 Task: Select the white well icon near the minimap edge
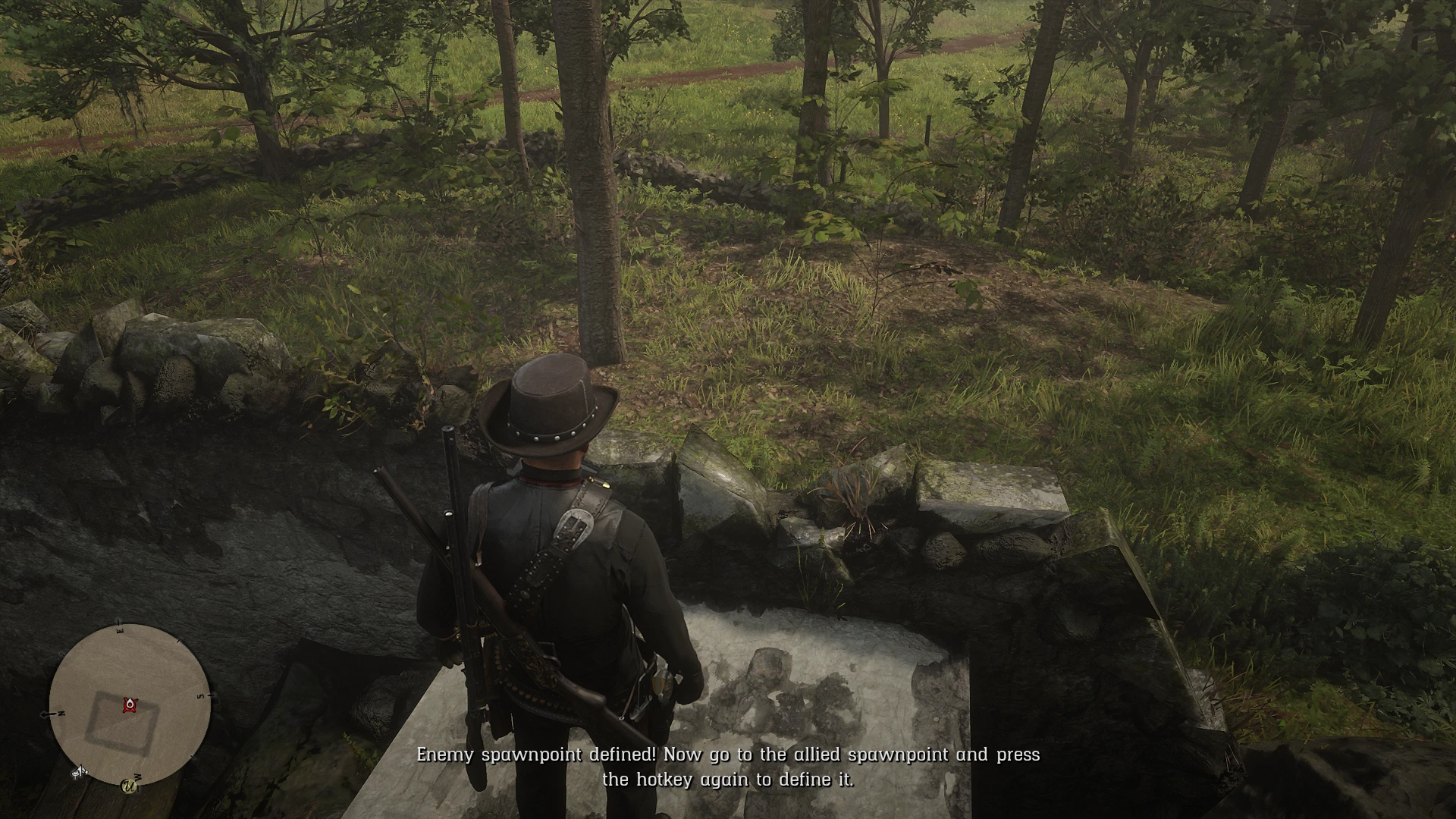click(x=79, y=771)
